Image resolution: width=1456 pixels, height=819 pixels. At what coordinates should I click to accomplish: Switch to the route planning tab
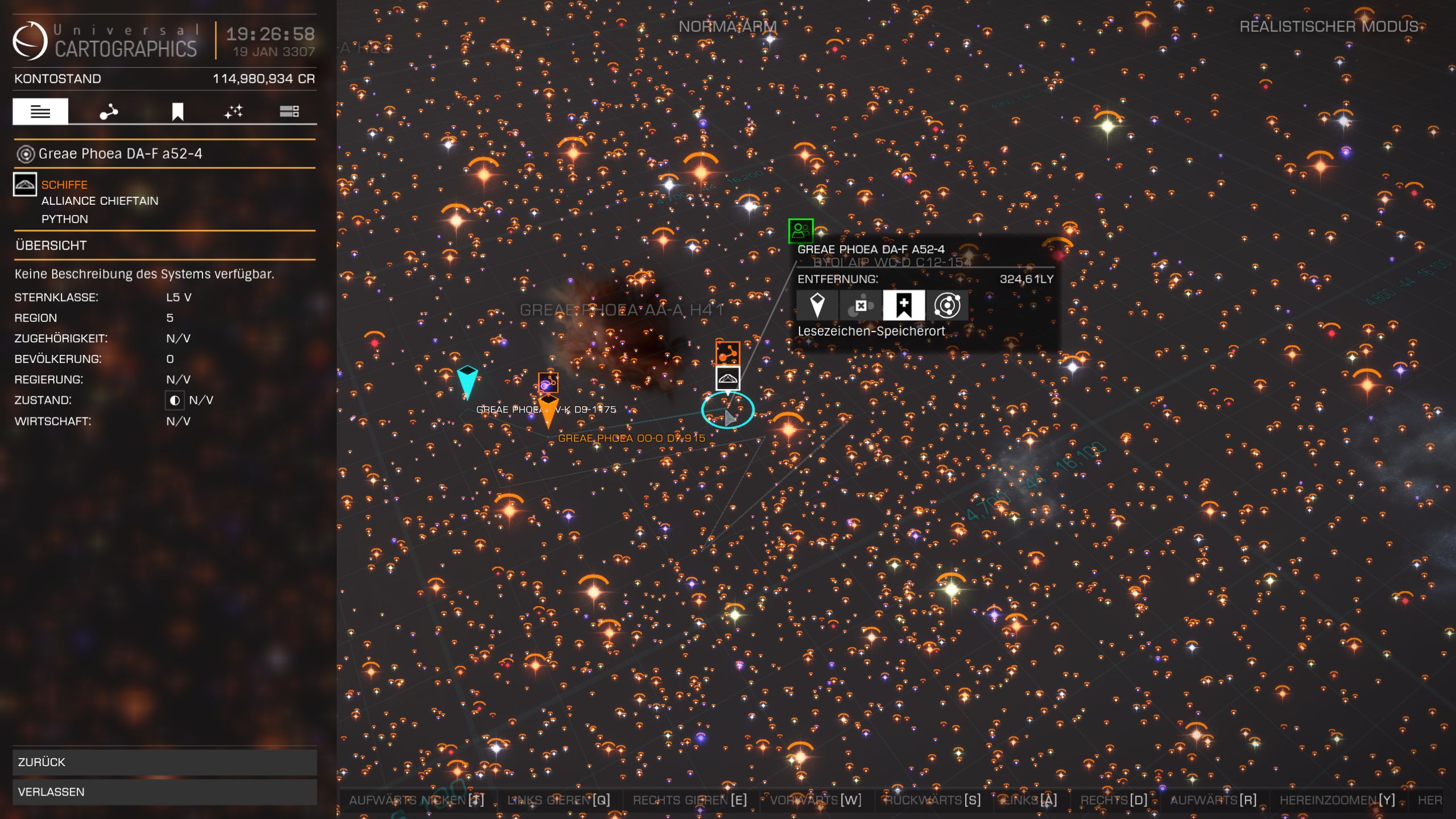(109, 111)
